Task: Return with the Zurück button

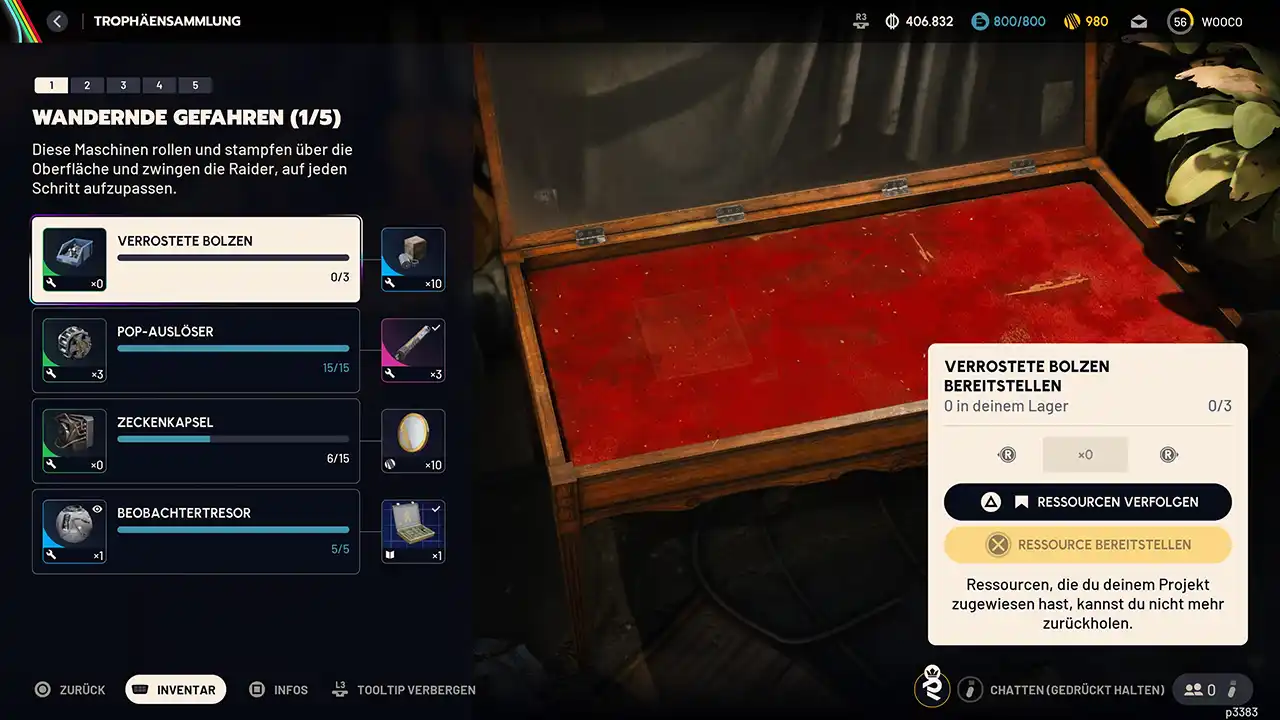Action: pos(70,690)
